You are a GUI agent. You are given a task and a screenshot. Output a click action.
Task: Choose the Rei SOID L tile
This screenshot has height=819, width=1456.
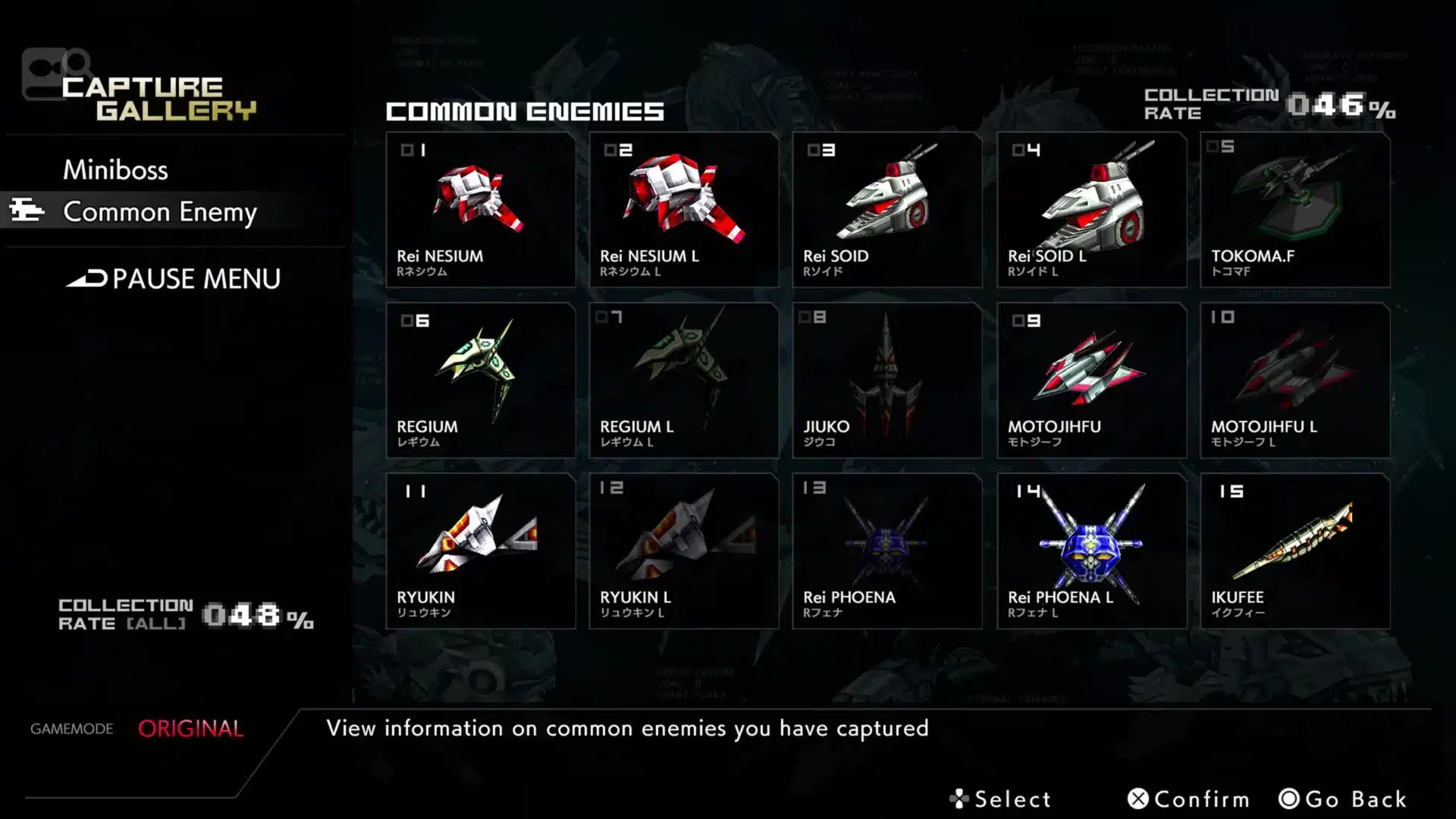1091,210
